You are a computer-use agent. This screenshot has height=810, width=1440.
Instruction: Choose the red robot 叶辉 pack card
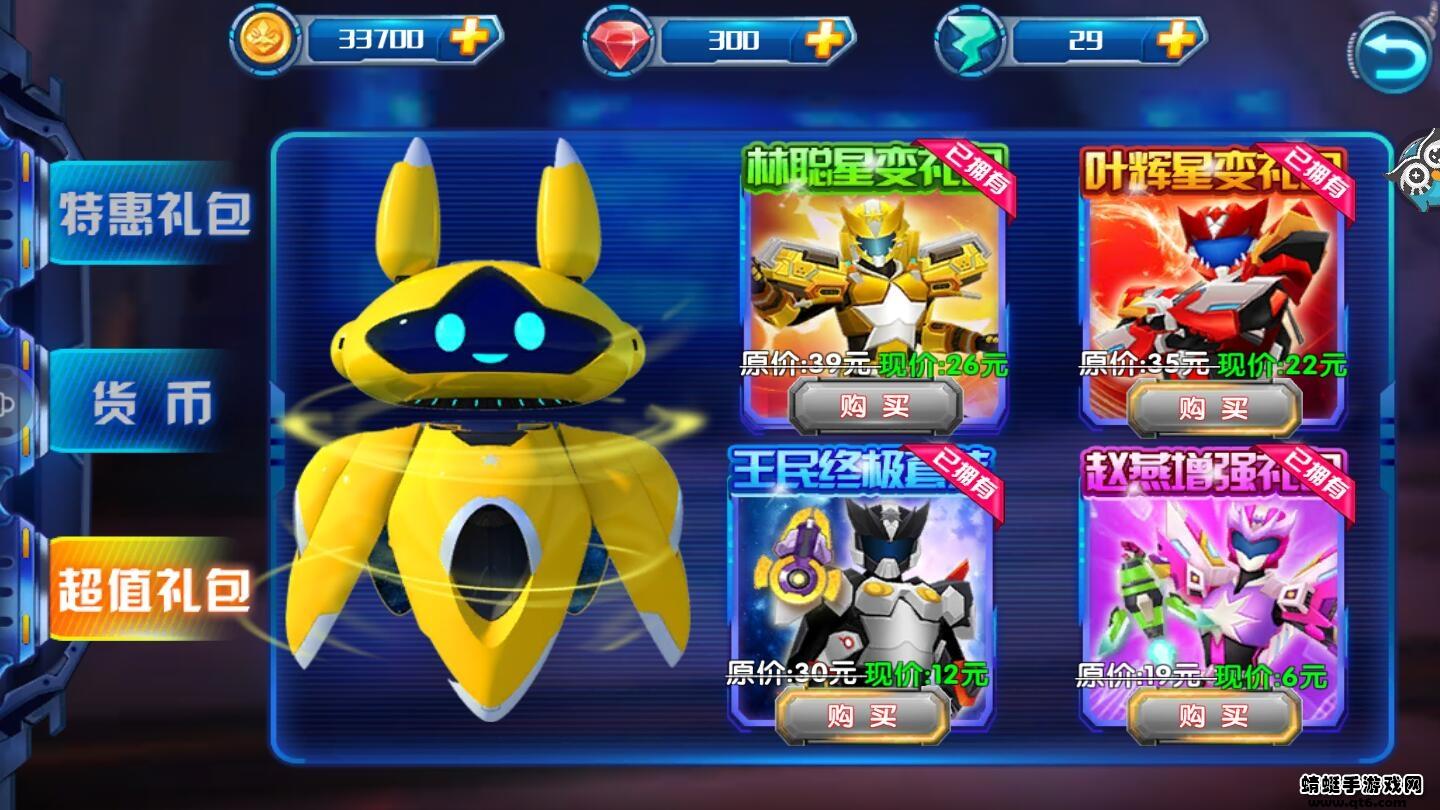tap(1214, 270)
